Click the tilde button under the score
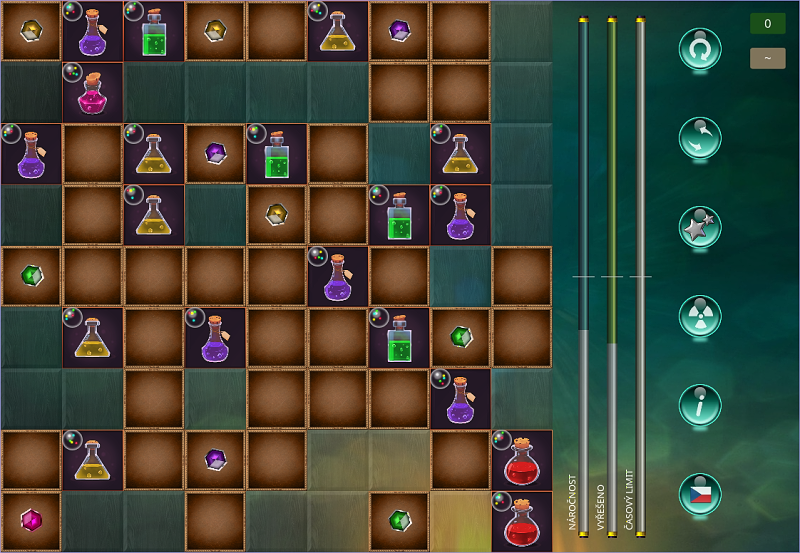 [x=767, y=58]
